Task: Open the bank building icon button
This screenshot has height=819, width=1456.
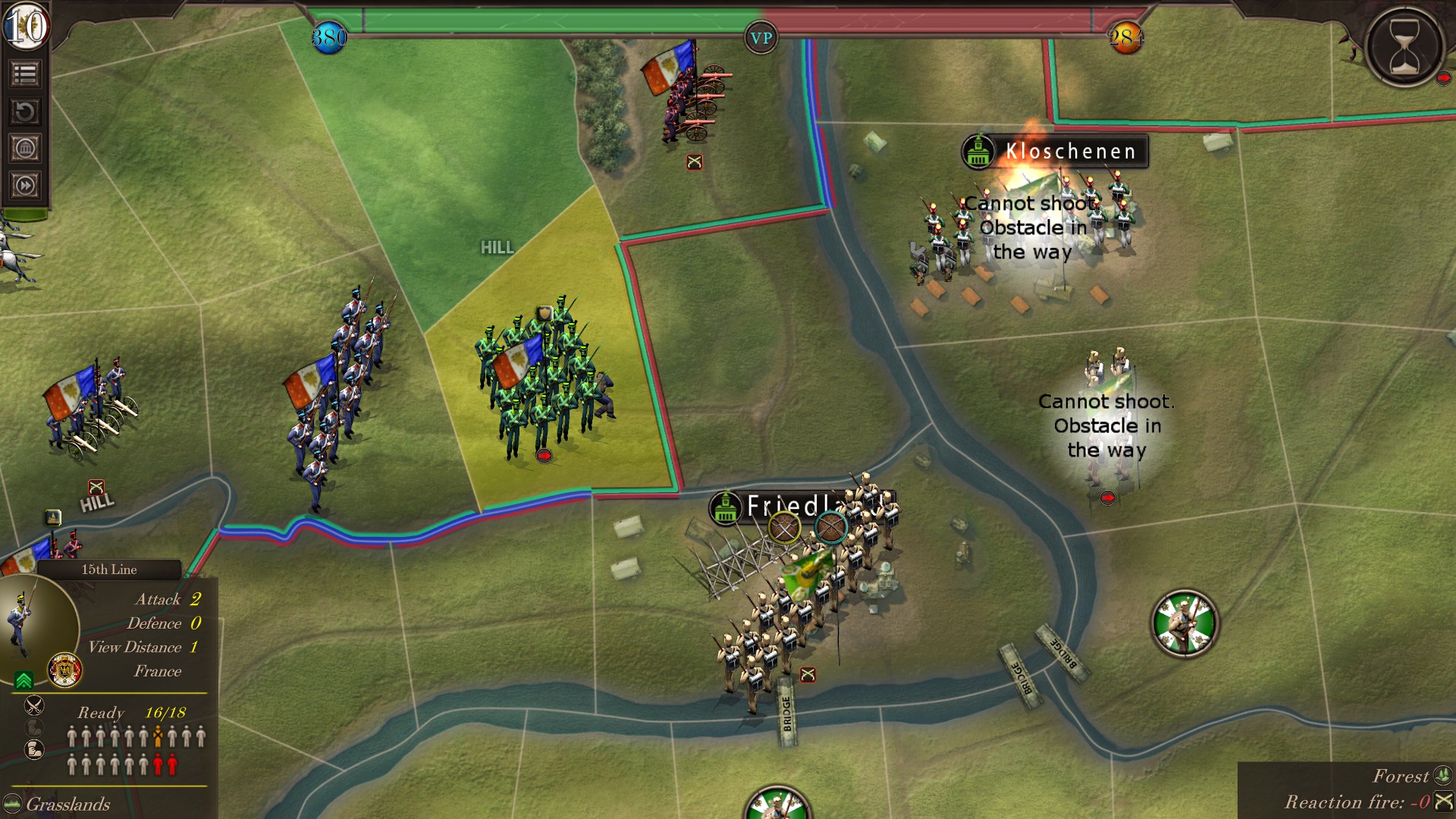Action: [x=25, y=149]
